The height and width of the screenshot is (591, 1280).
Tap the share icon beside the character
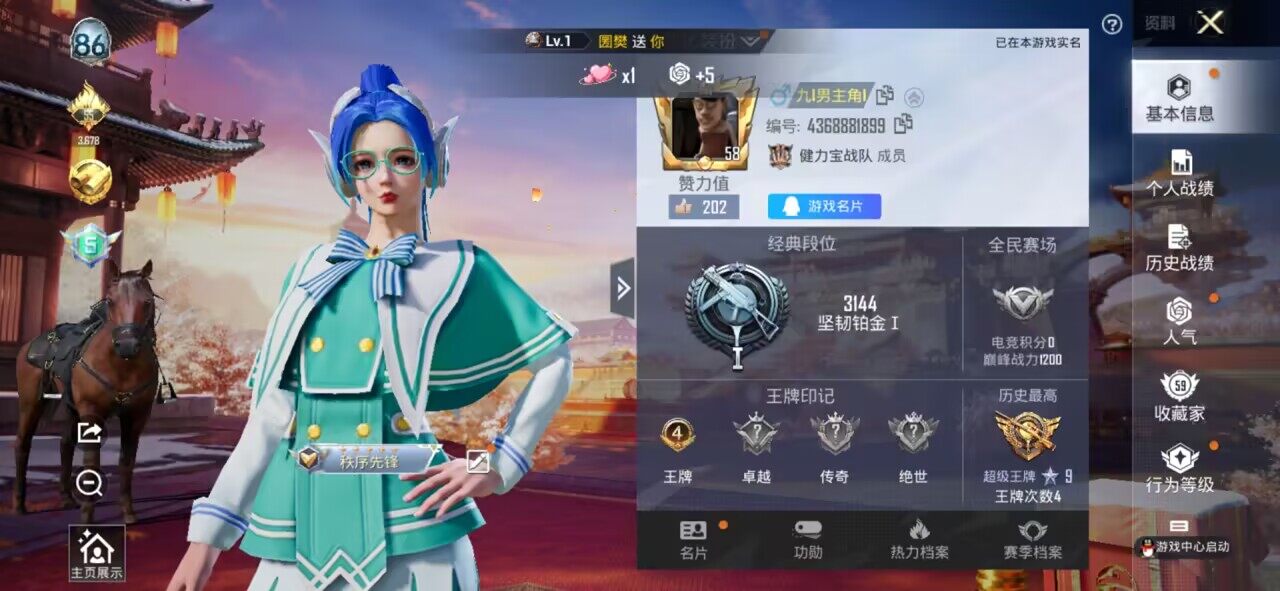point(89,432)
